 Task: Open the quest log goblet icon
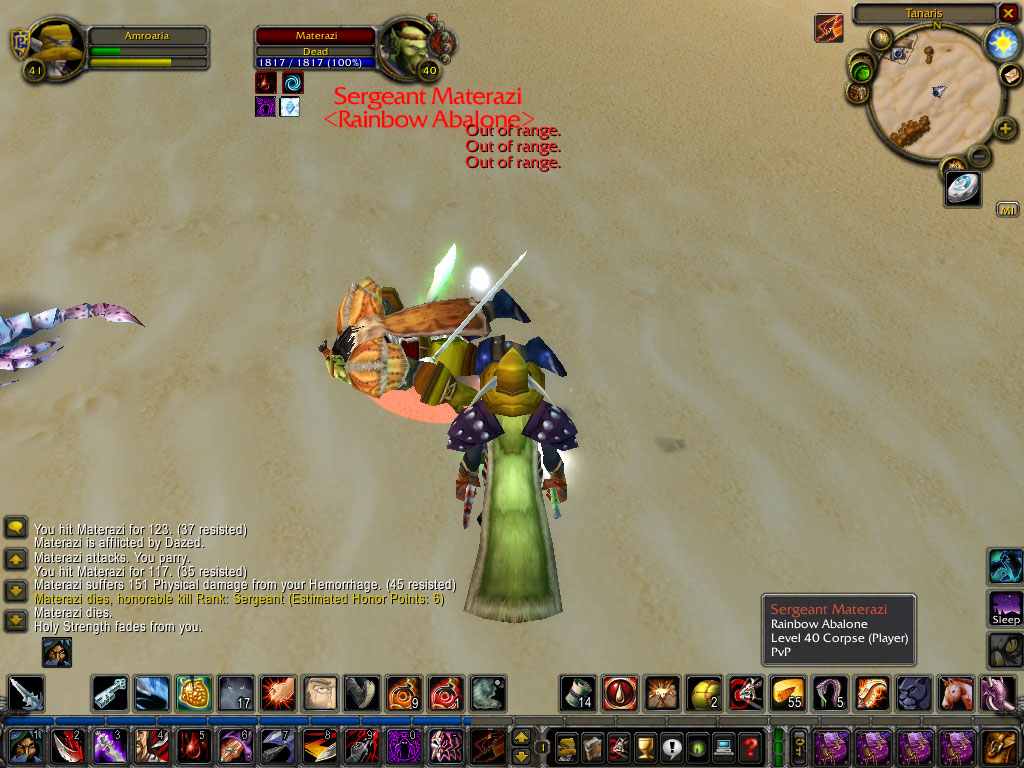click(x=645, y=746)
